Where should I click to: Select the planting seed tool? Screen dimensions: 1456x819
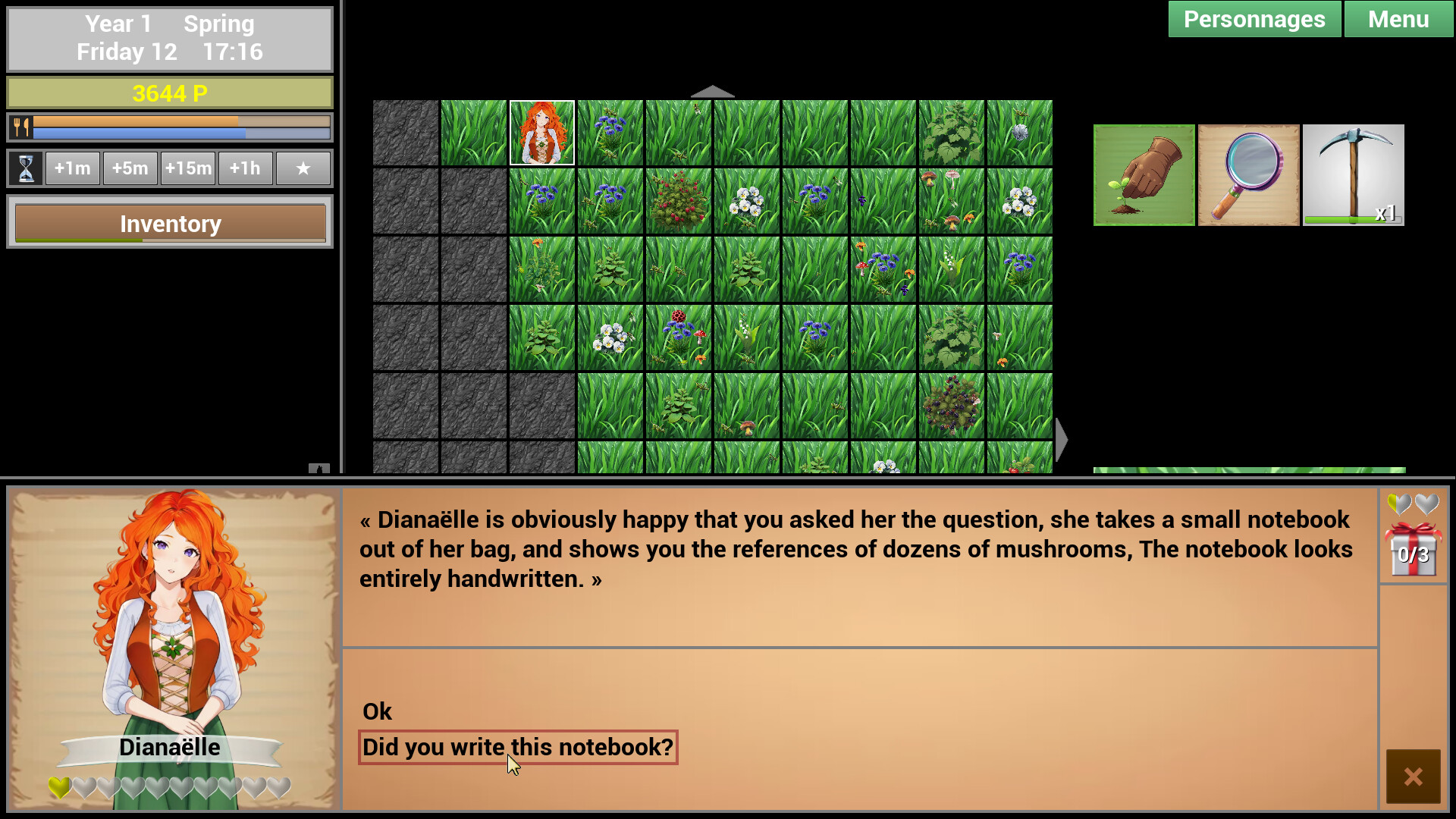pyautogui.click(x=1144, y=174)
